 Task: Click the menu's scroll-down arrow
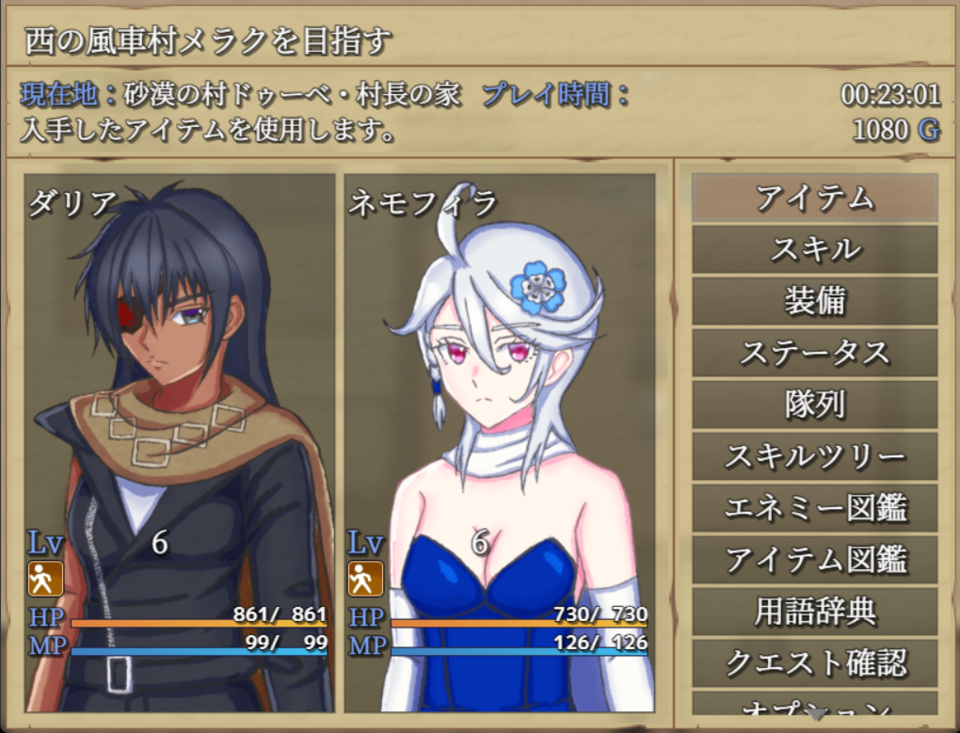point(817,715)
